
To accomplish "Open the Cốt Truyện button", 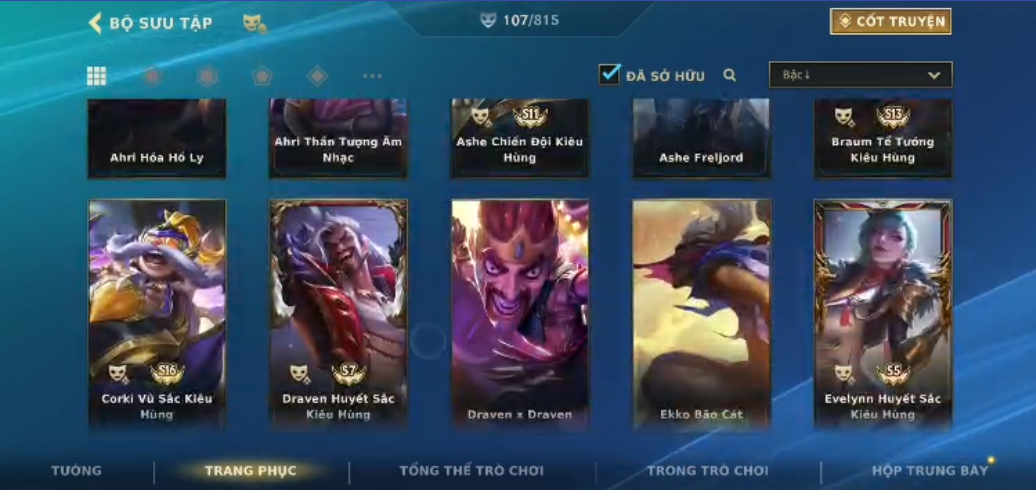I will 890,21.
